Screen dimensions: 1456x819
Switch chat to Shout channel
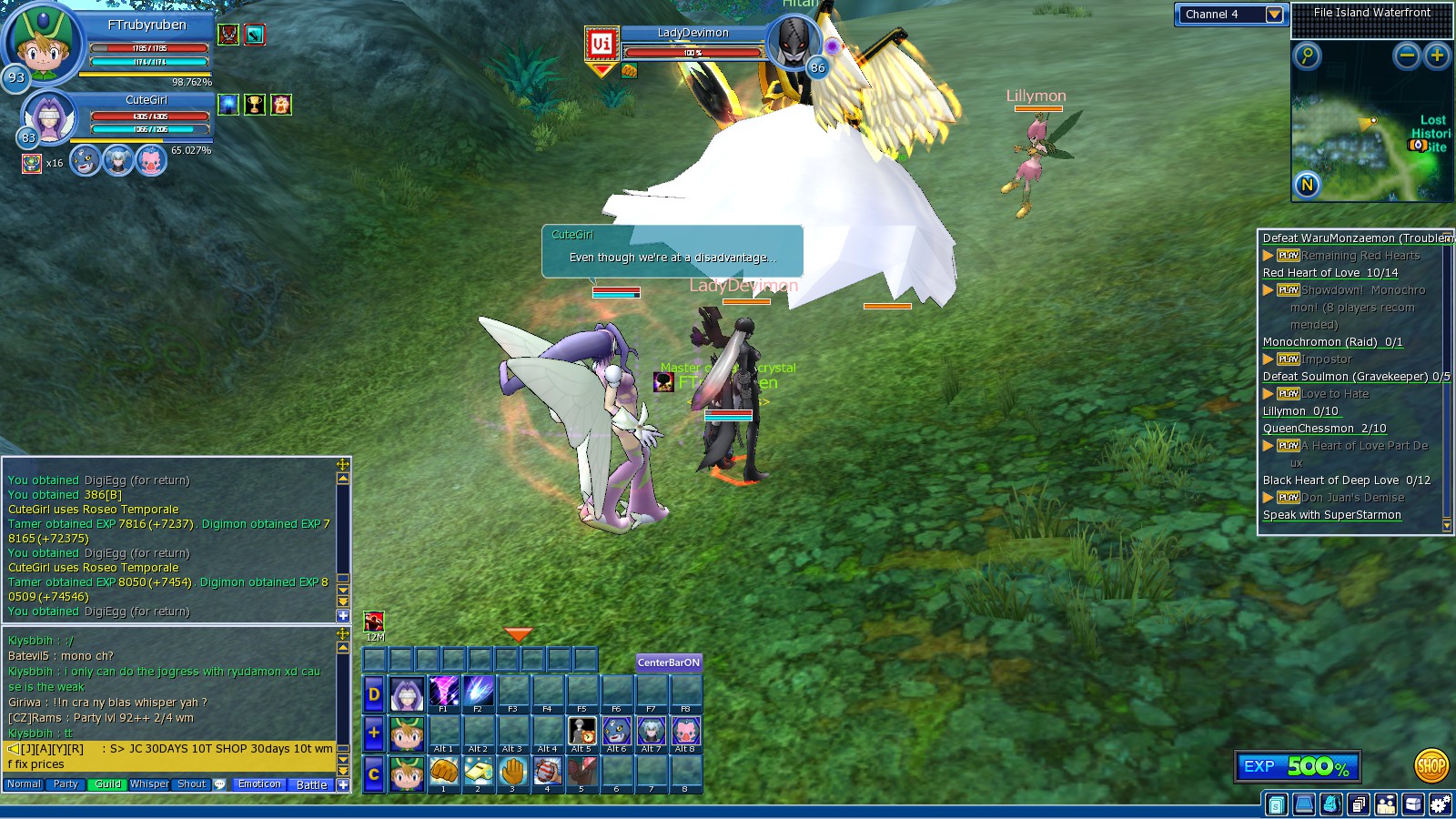(x=191, y=784)
